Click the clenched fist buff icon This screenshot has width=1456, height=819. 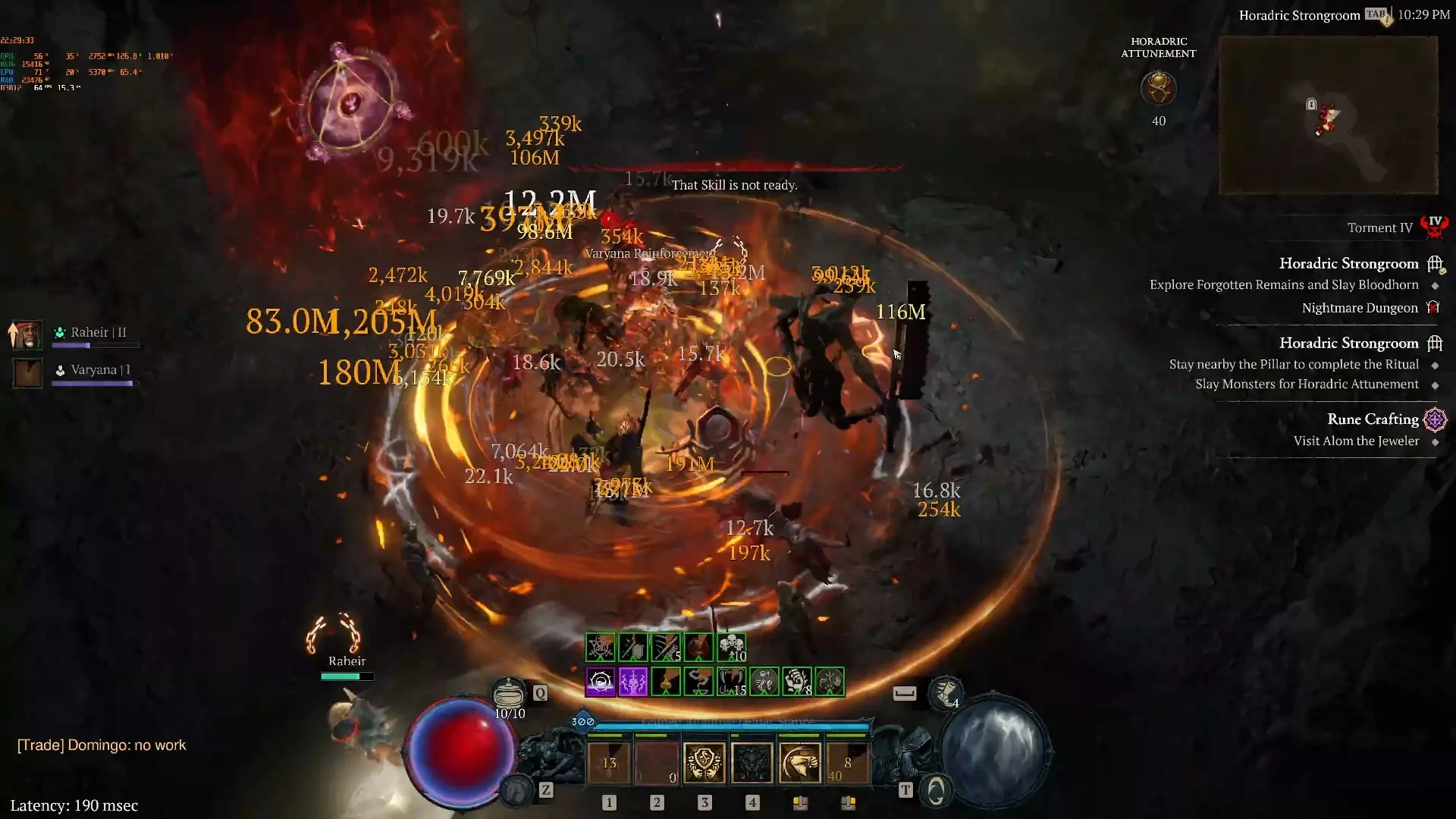coord(796,682)
